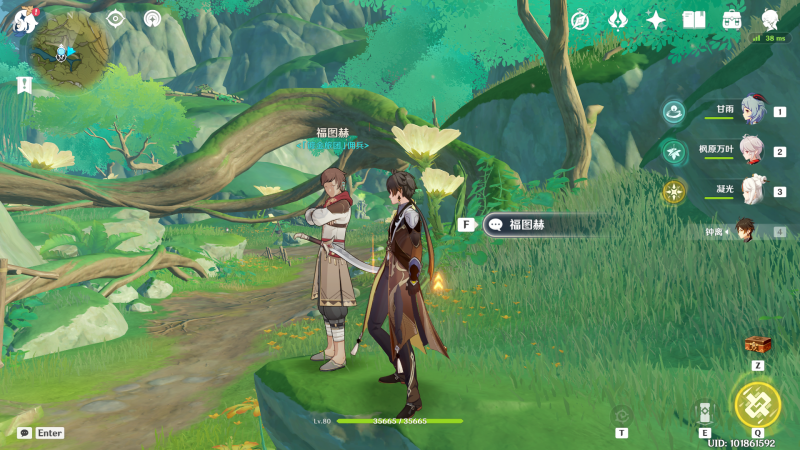Open the quest log icon

(x=24, y=86)
